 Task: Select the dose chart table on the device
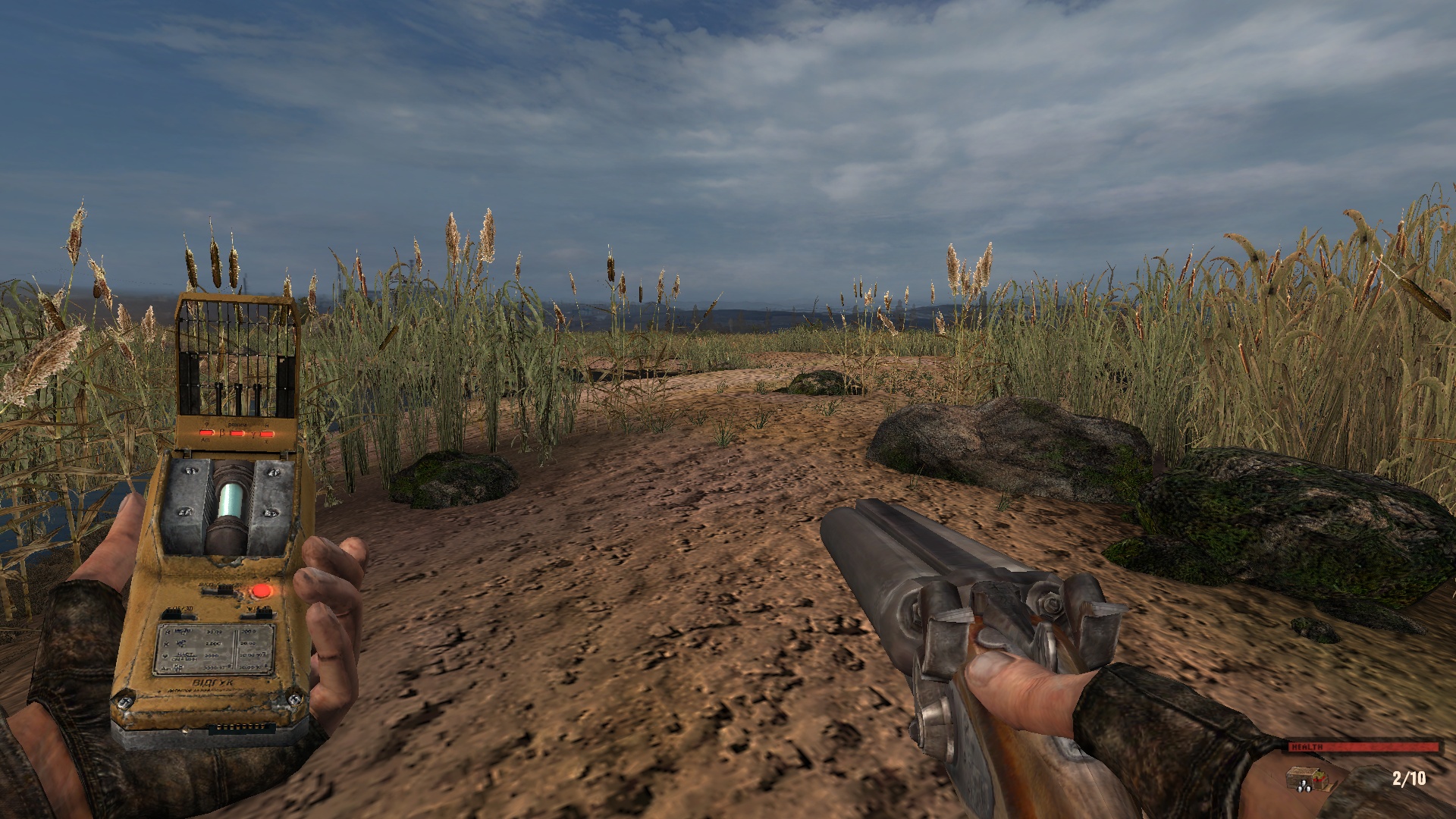pos(217,648)
